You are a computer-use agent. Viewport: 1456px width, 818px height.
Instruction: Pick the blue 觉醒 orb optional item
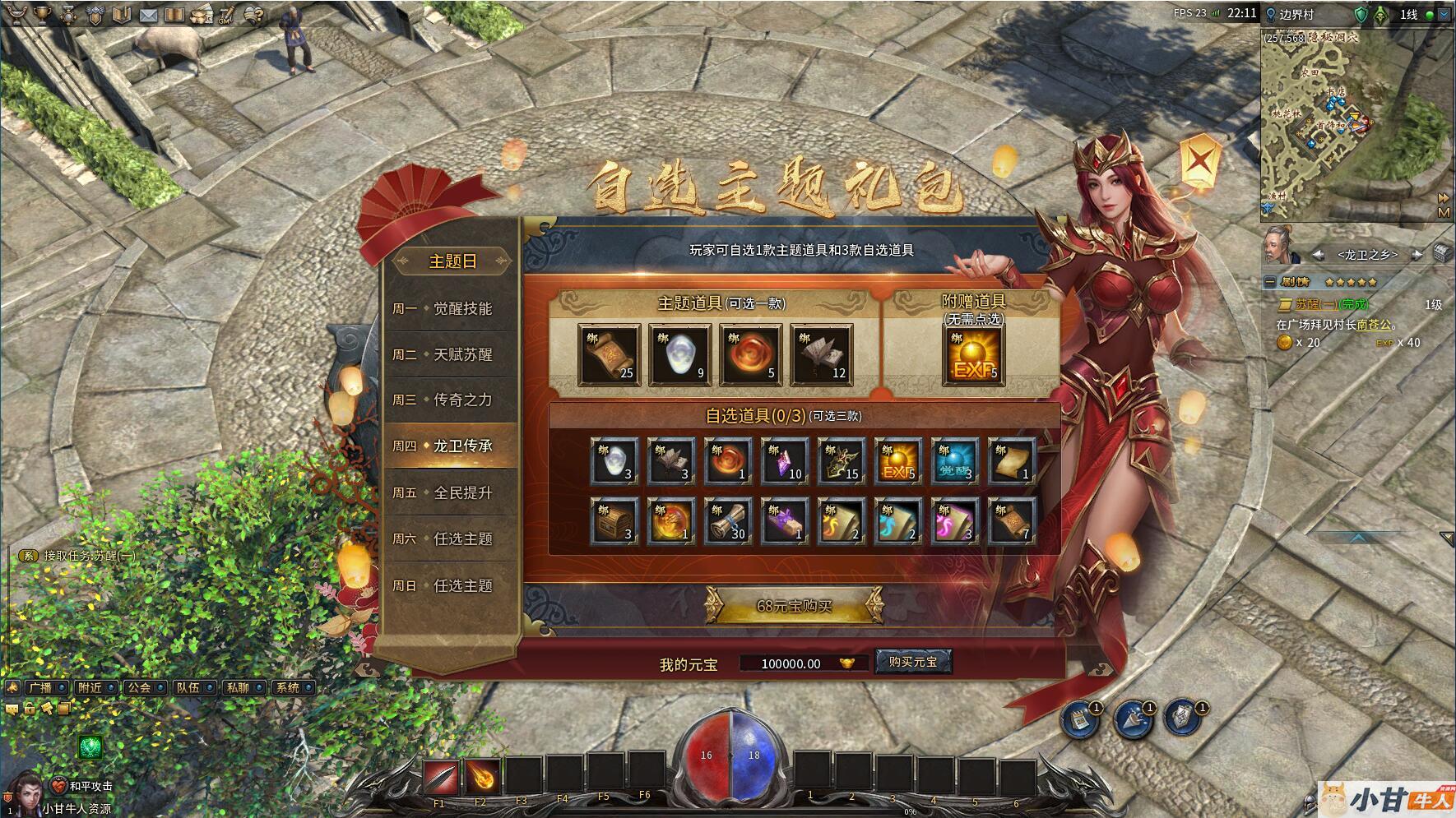click(x=955, y=461)
